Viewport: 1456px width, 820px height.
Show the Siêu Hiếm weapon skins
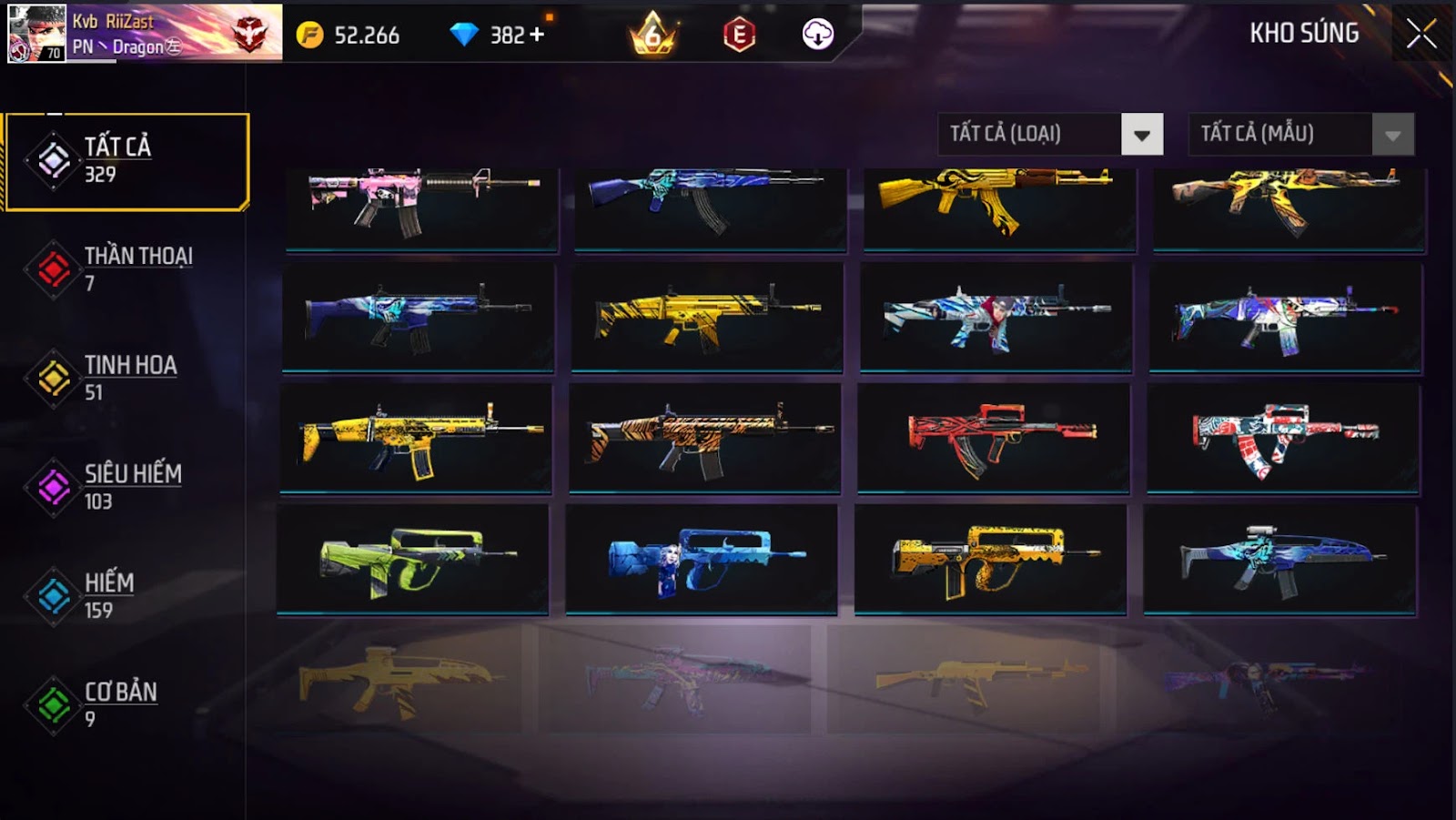point(126,487)
